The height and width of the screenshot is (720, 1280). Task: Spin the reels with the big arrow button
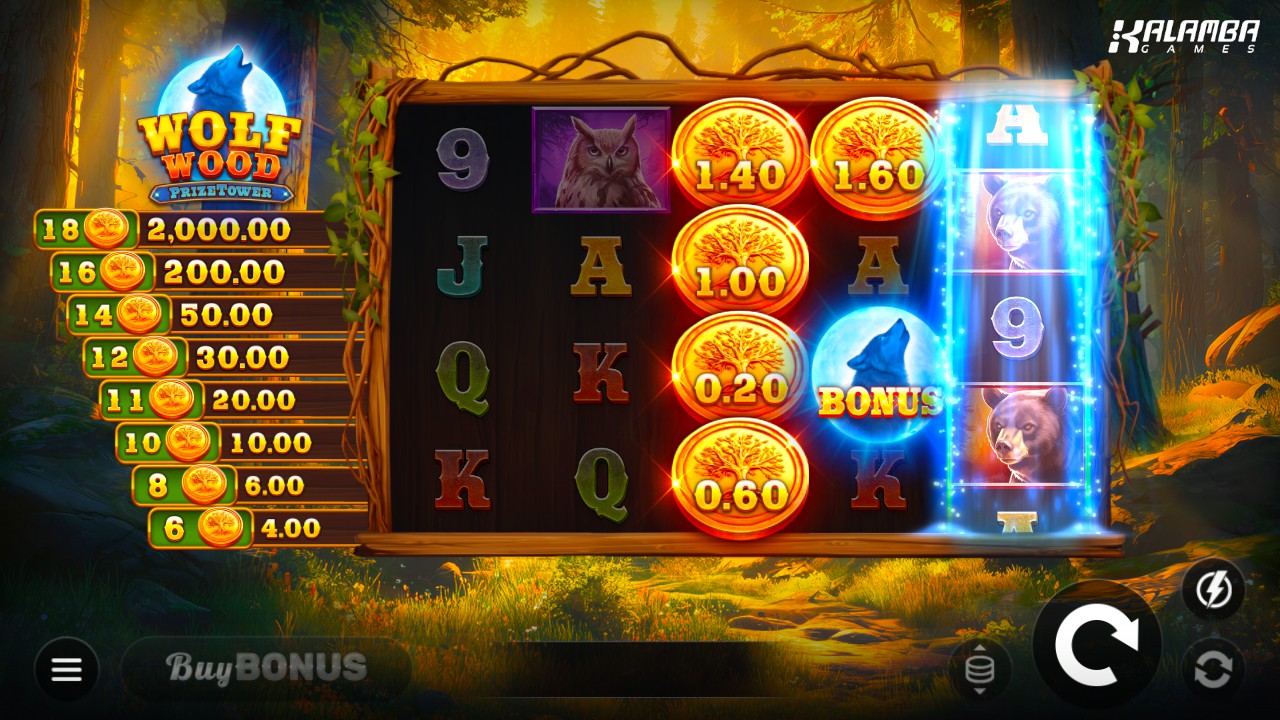pos(1097,646)
